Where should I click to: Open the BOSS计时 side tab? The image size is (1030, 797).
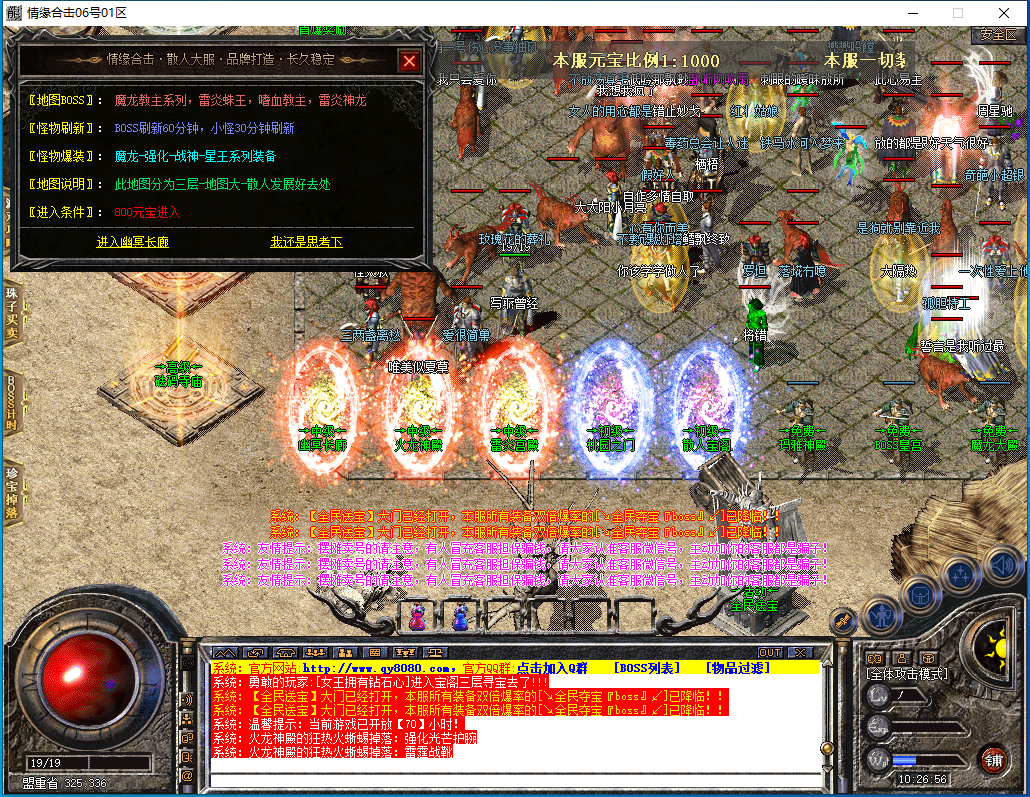point(11,404)
